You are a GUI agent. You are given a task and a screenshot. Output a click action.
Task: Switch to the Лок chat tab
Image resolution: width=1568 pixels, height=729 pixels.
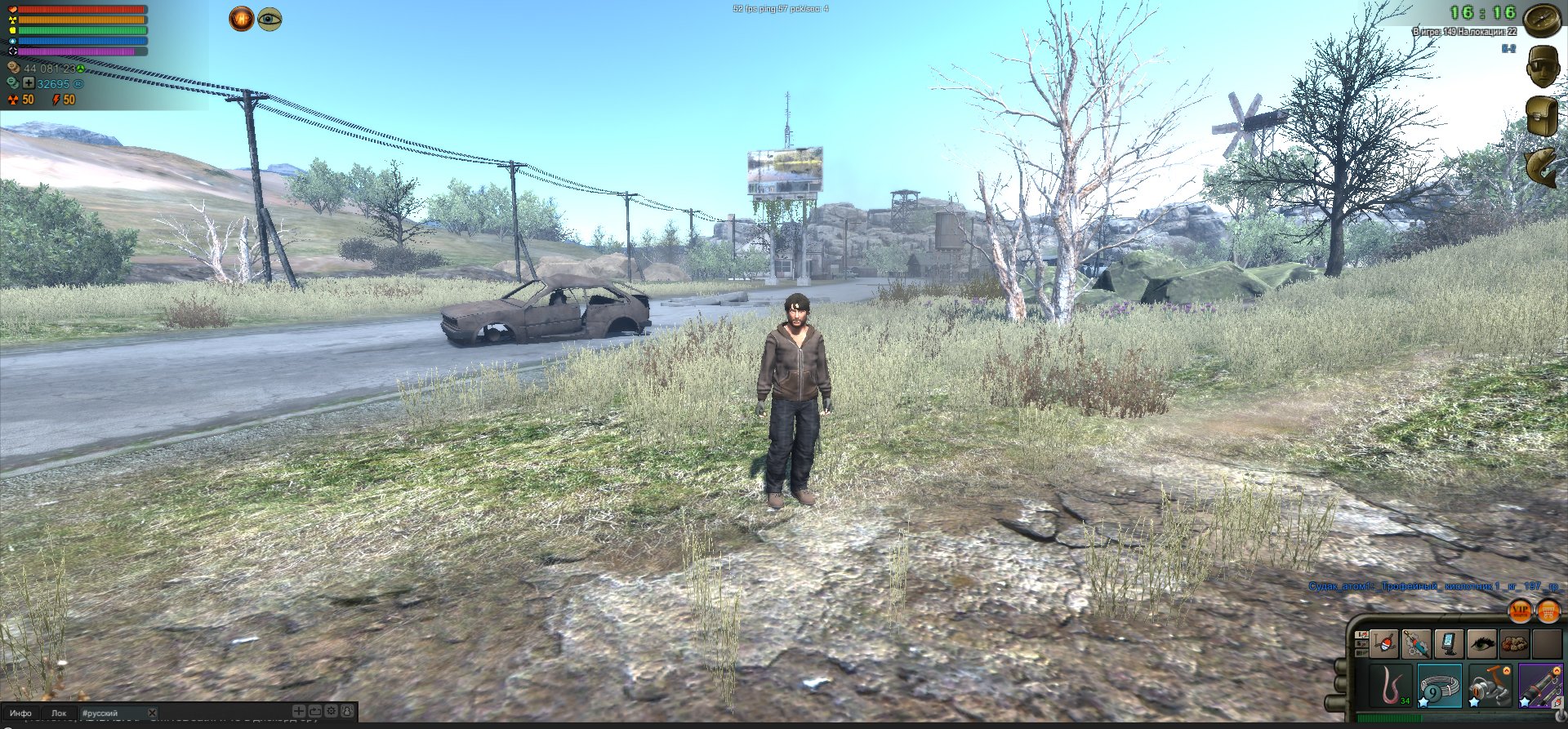(60, 713)
